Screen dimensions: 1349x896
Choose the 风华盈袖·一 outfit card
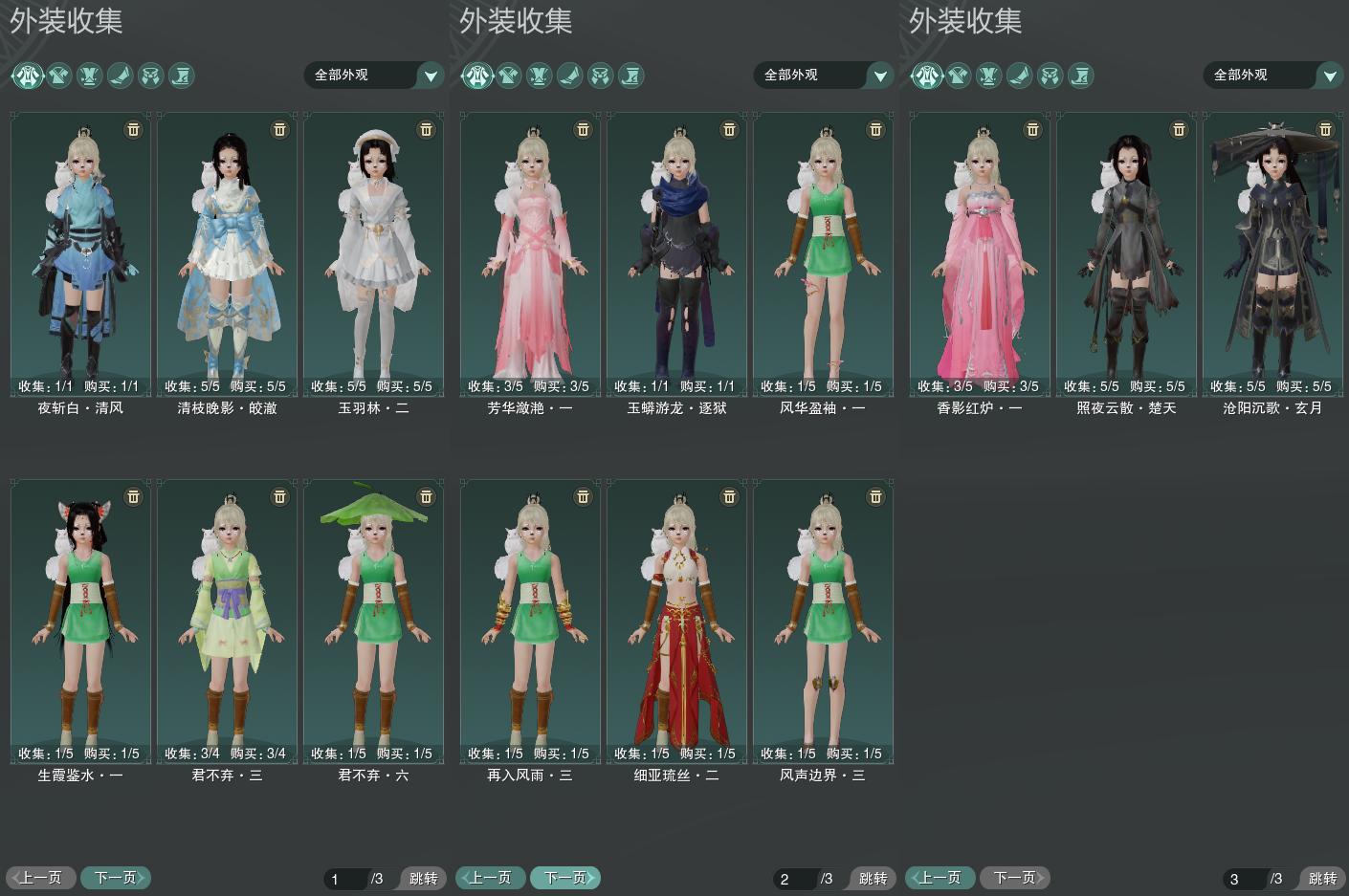[823, 253]
